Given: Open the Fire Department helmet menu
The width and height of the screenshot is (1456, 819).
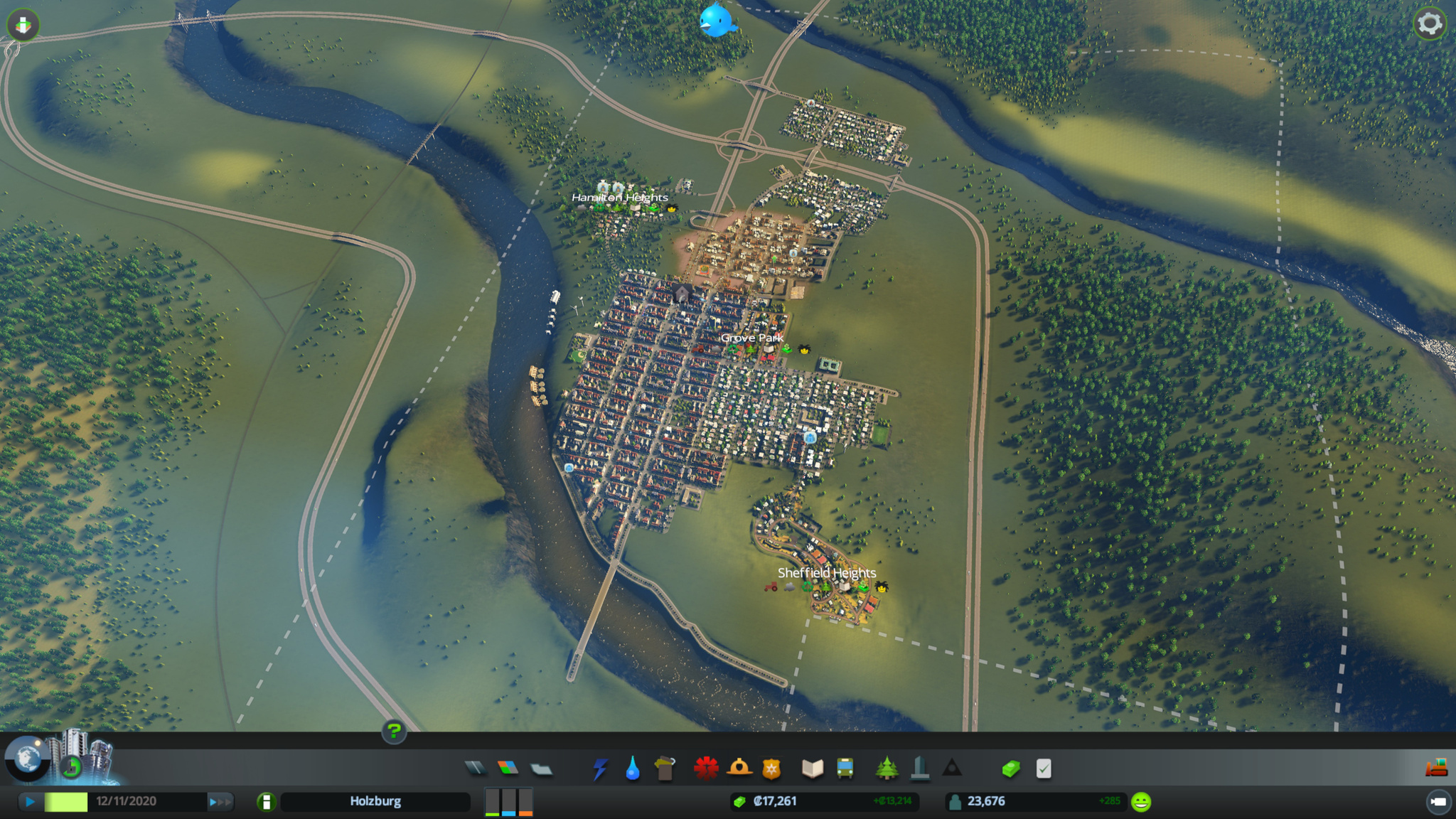Looking at the screenshot, I should [x=739, y=768].
